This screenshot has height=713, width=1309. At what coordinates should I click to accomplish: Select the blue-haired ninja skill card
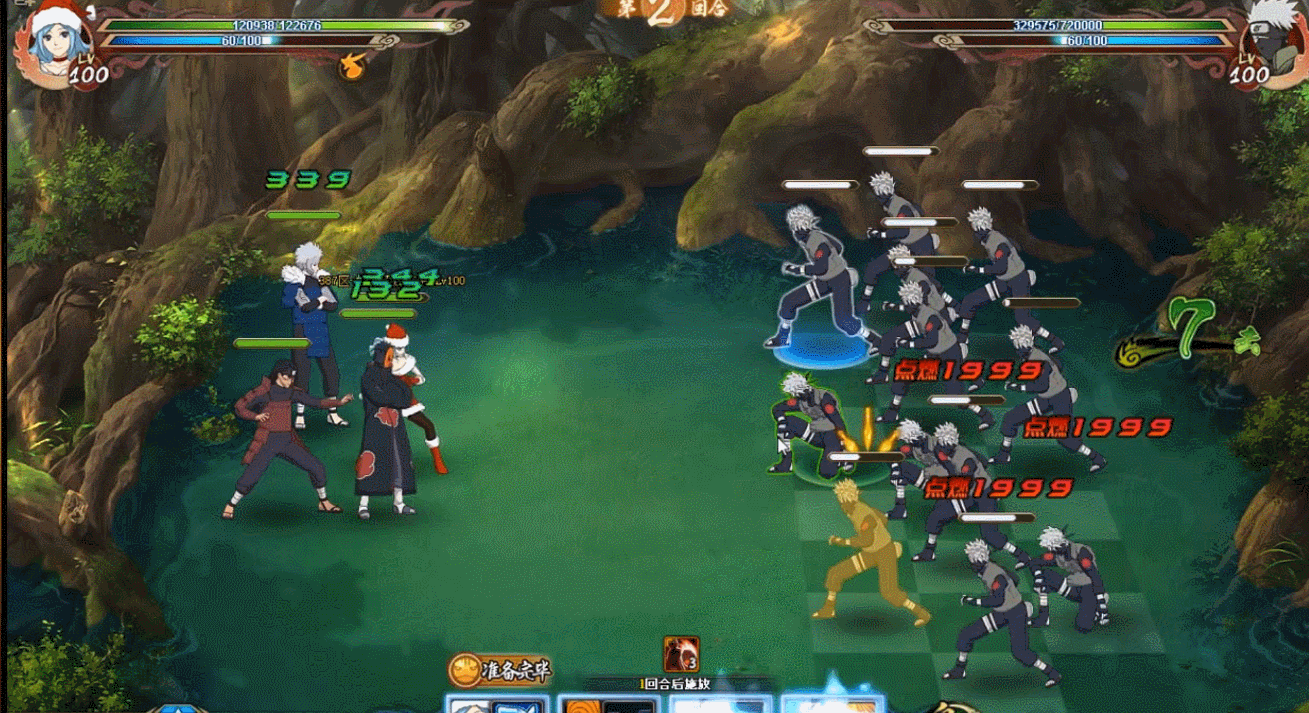coord(497,704)
